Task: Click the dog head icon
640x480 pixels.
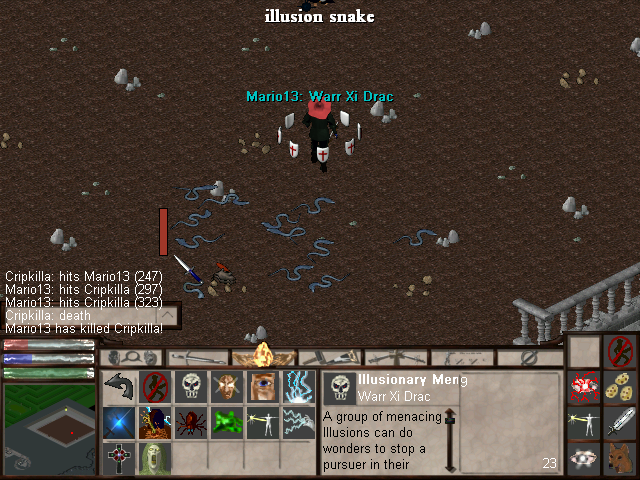Action: pyautogui.click(x=620, y=457)
